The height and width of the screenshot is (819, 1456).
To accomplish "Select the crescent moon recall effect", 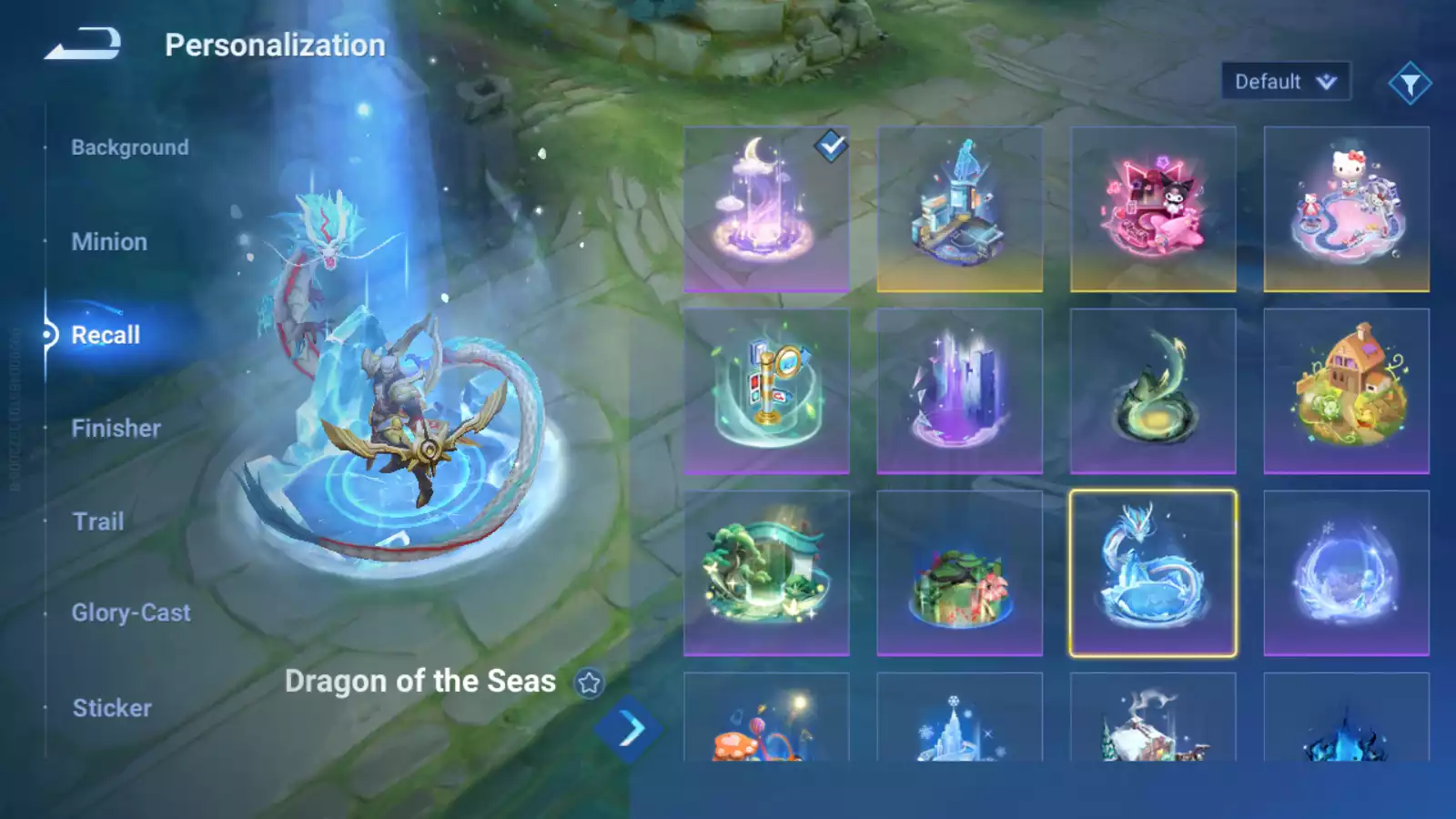I will (766, 209).
